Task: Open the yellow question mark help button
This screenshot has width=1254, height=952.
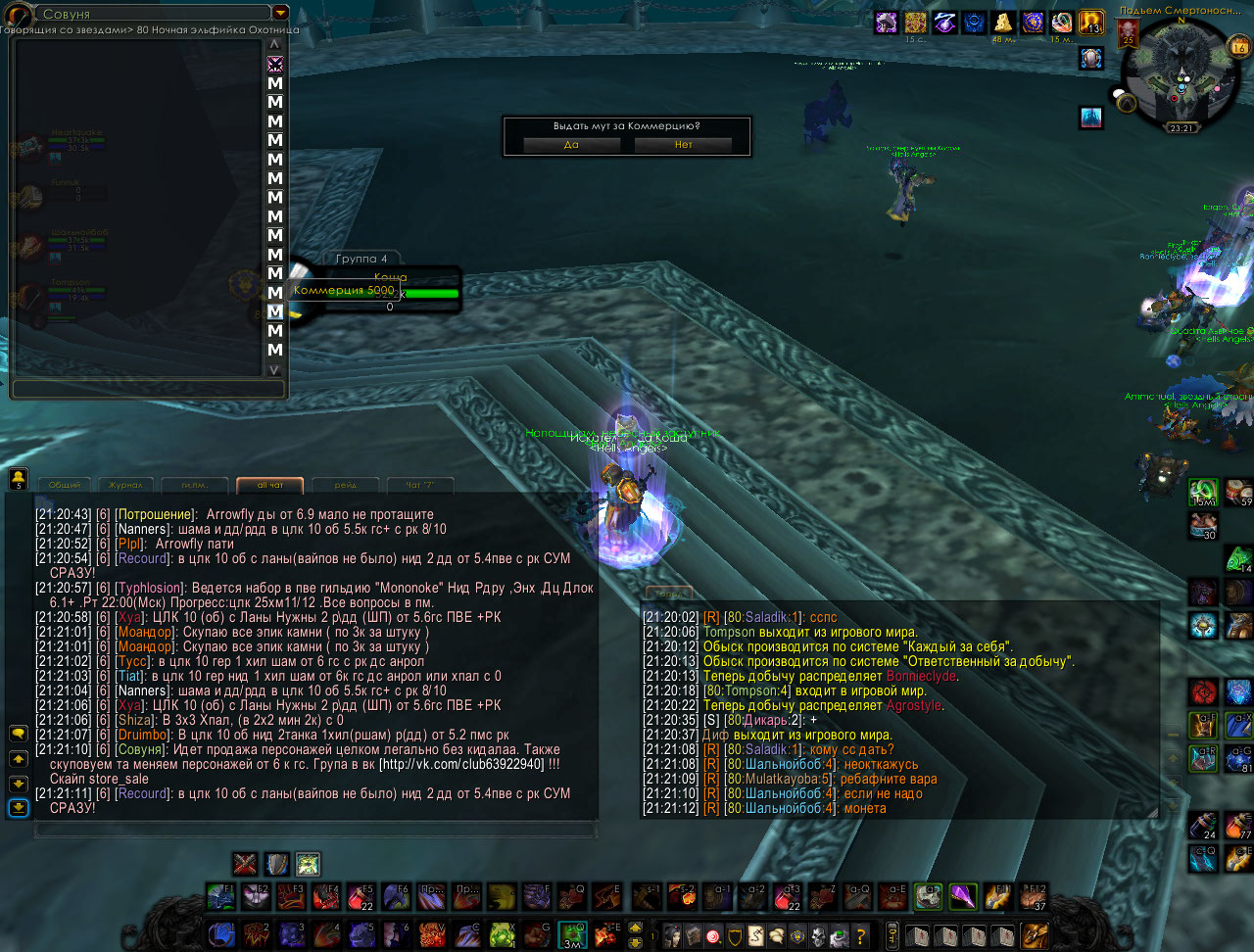Action: (861, 933)
